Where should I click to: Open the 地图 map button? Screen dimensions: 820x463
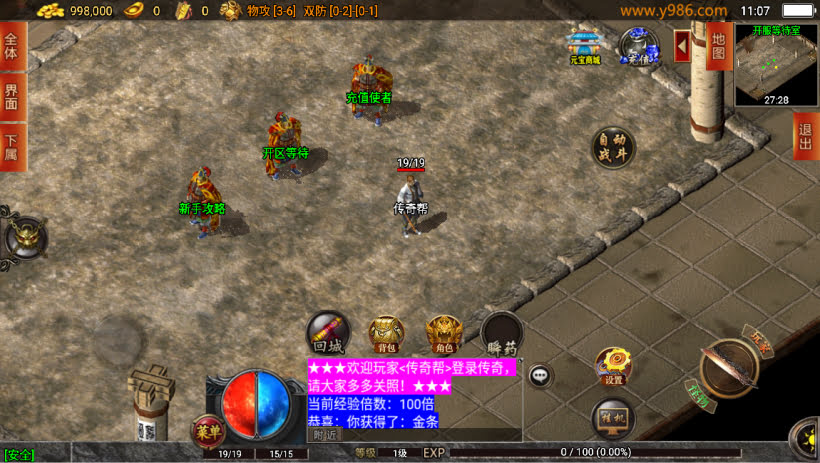tap(717, 45)
